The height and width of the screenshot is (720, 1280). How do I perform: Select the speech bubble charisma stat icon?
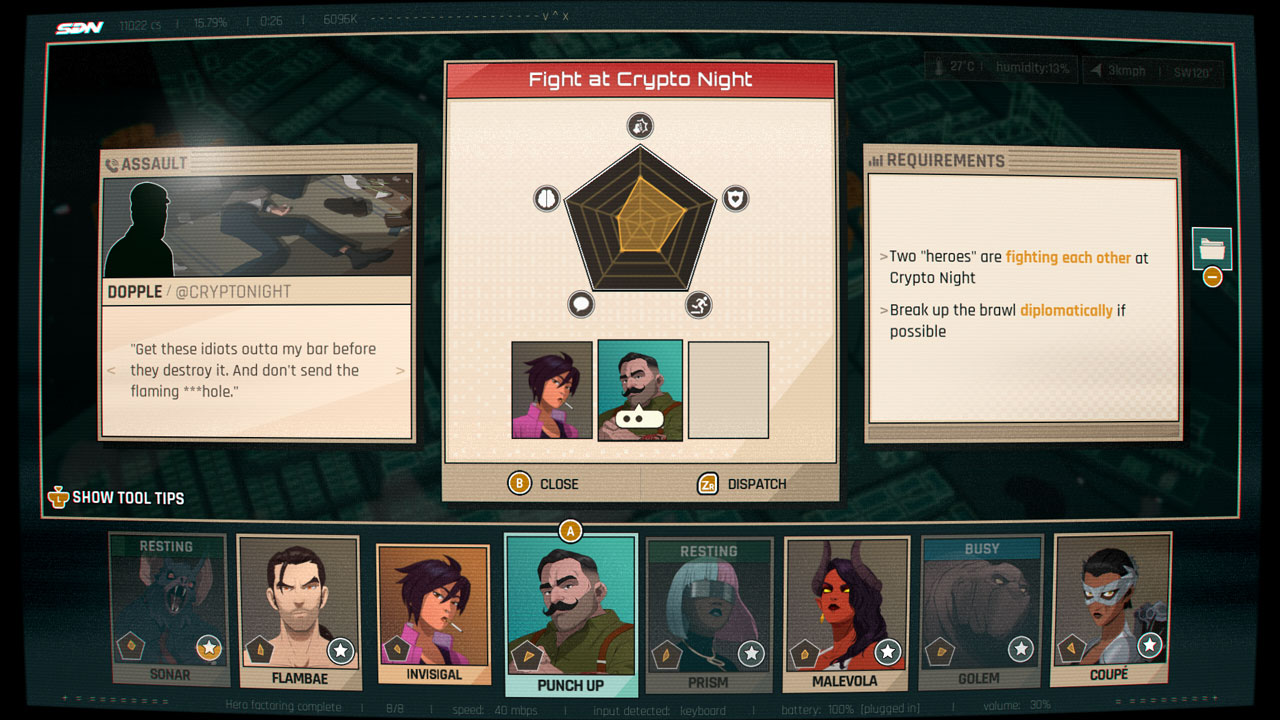(x=583, y=305)
